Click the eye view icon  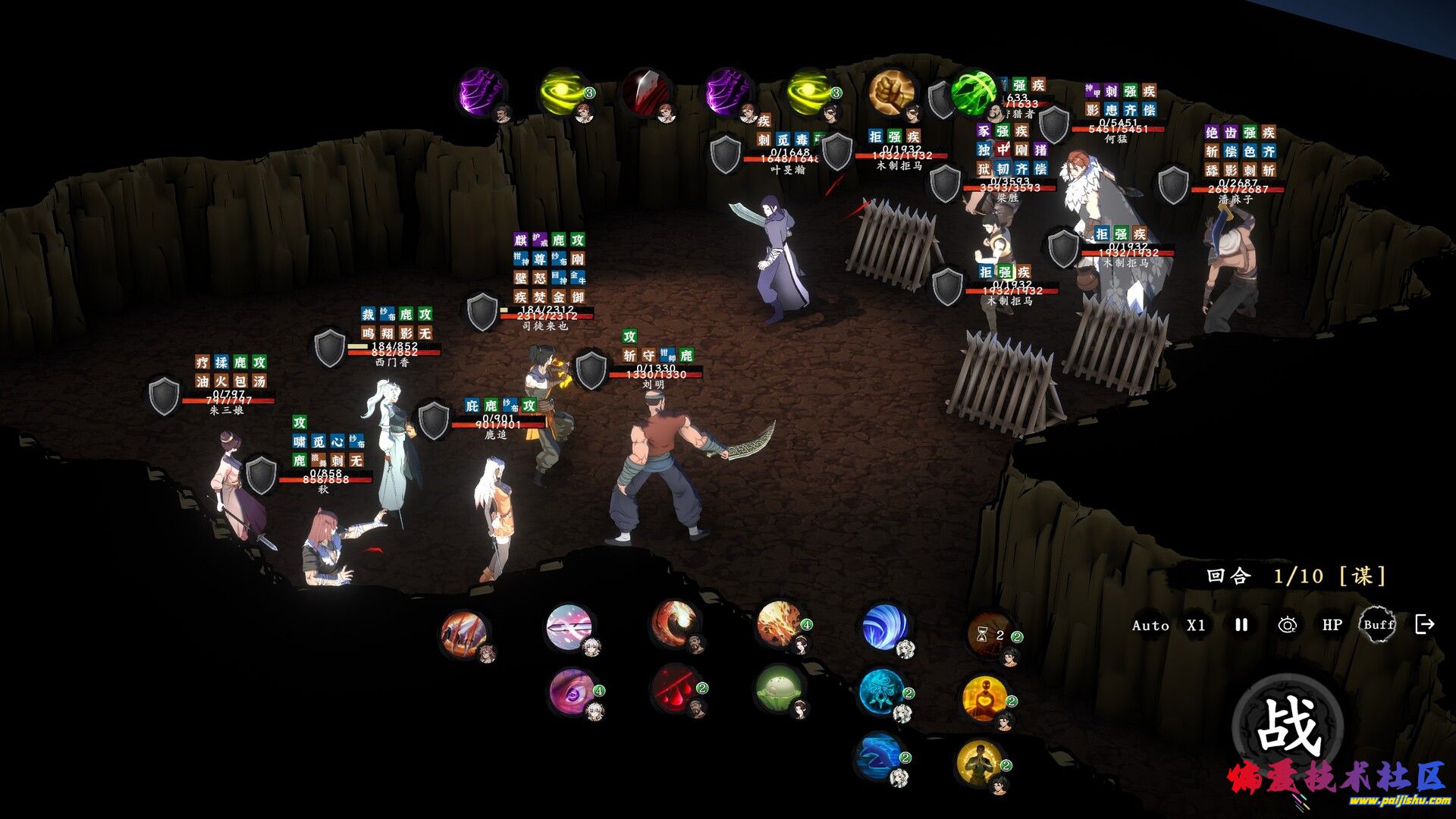coord(1287,625)
